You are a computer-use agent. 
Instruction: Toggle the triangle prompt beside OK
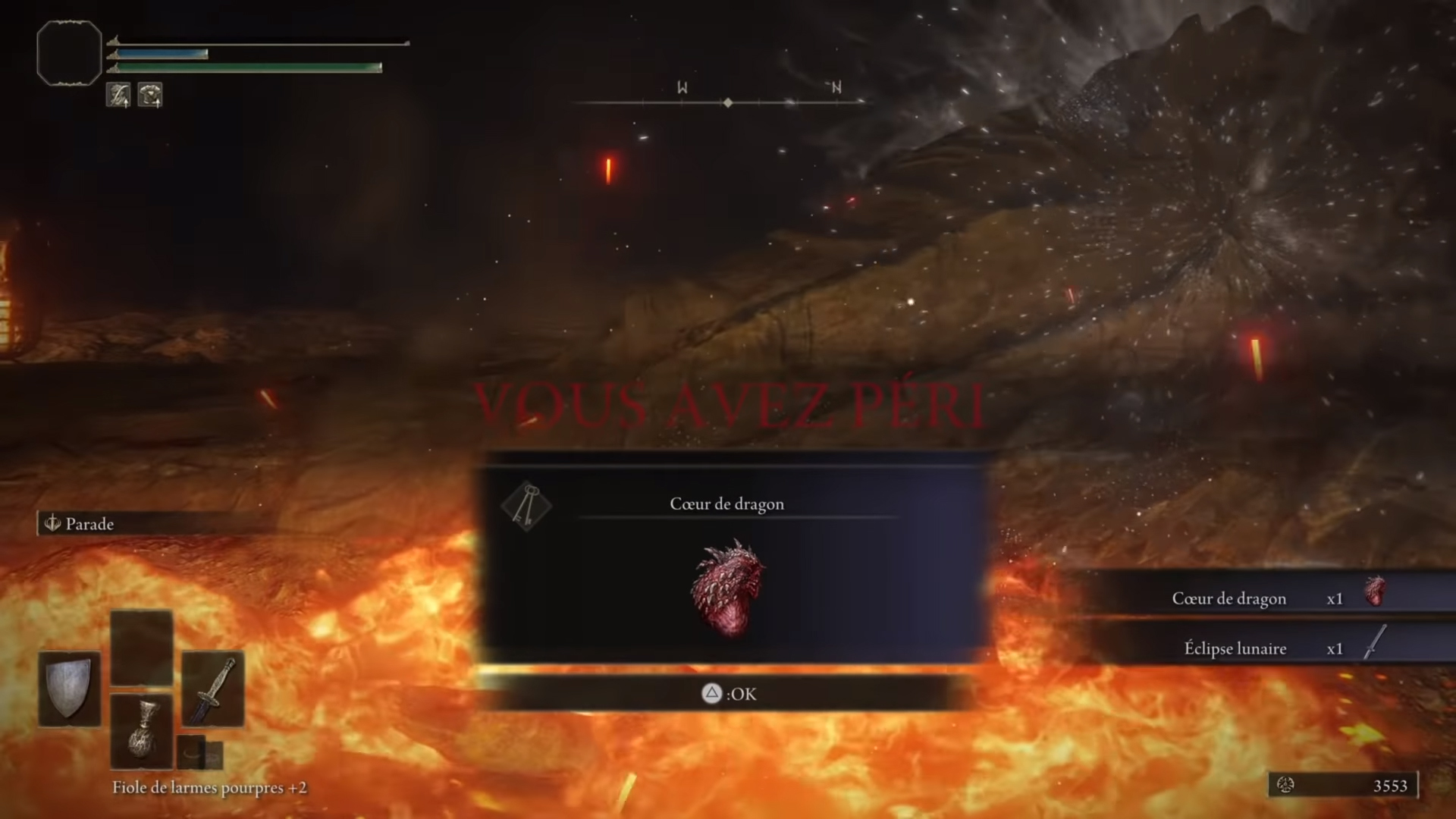[711, 694]
